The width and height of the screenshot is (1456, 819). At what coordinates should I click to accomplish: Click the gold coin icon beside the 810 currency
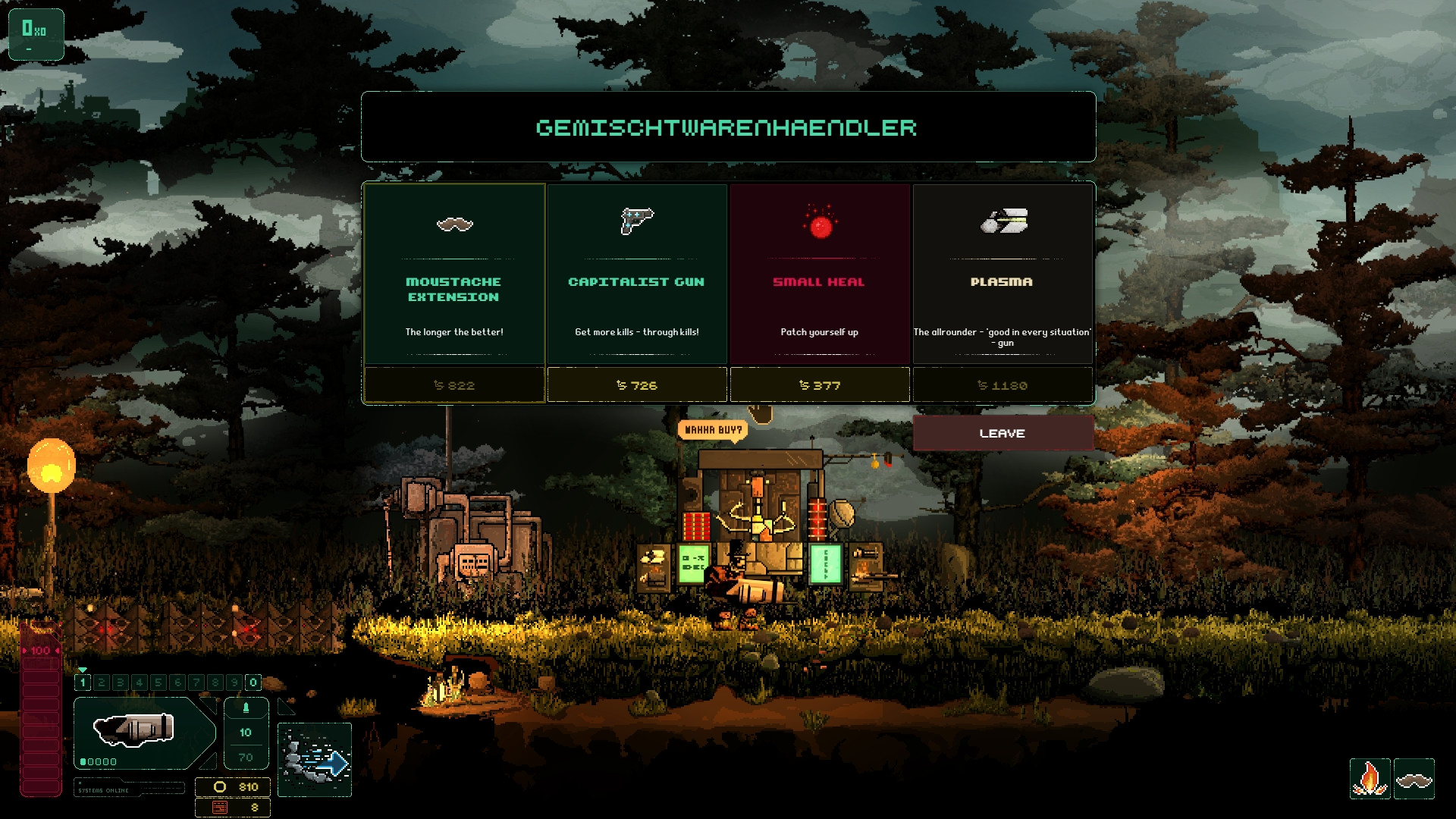click(219, 786)
